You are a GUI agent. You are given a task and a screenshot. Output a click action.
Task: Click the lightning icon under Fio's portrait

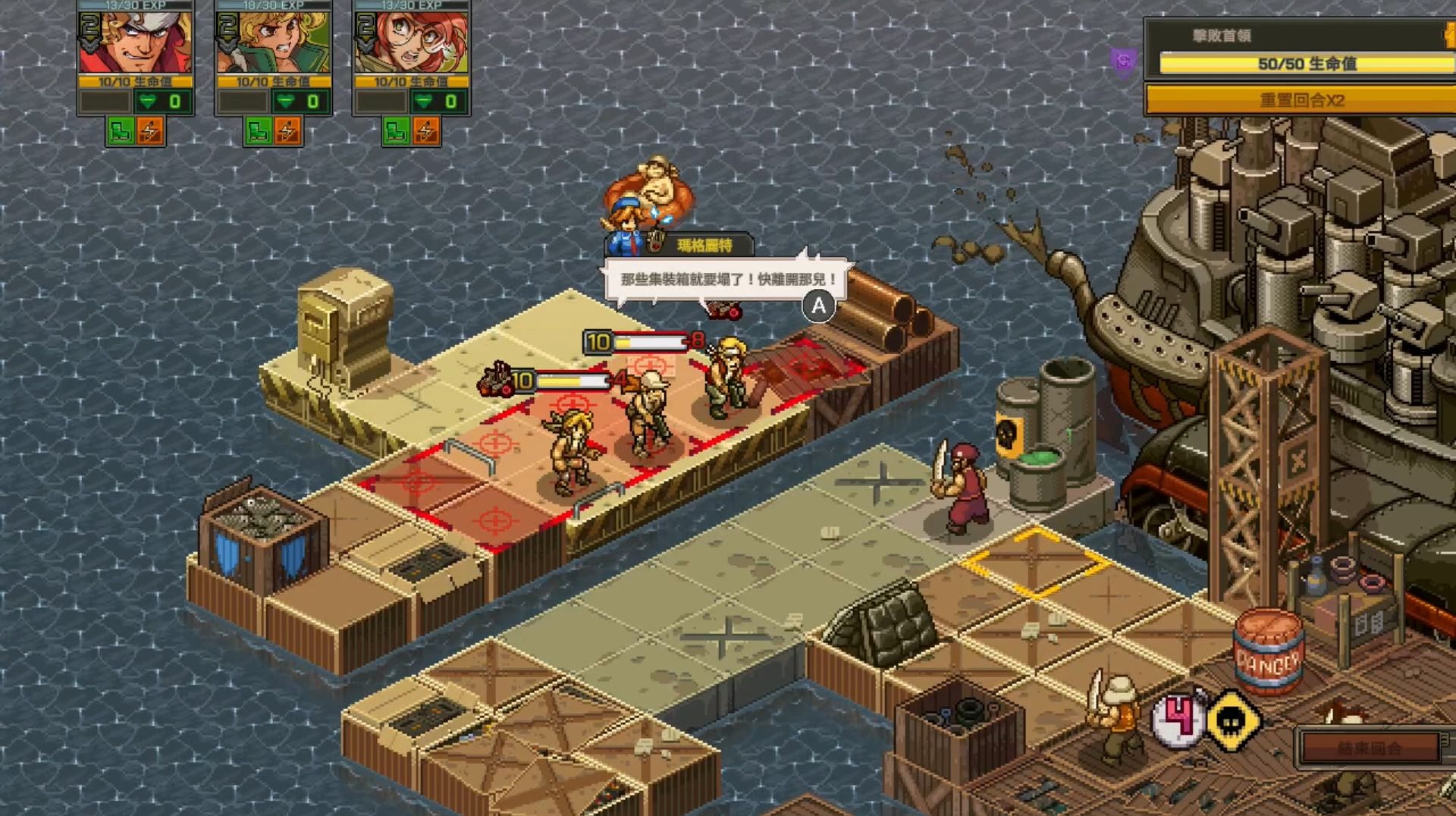coord(426,131)
